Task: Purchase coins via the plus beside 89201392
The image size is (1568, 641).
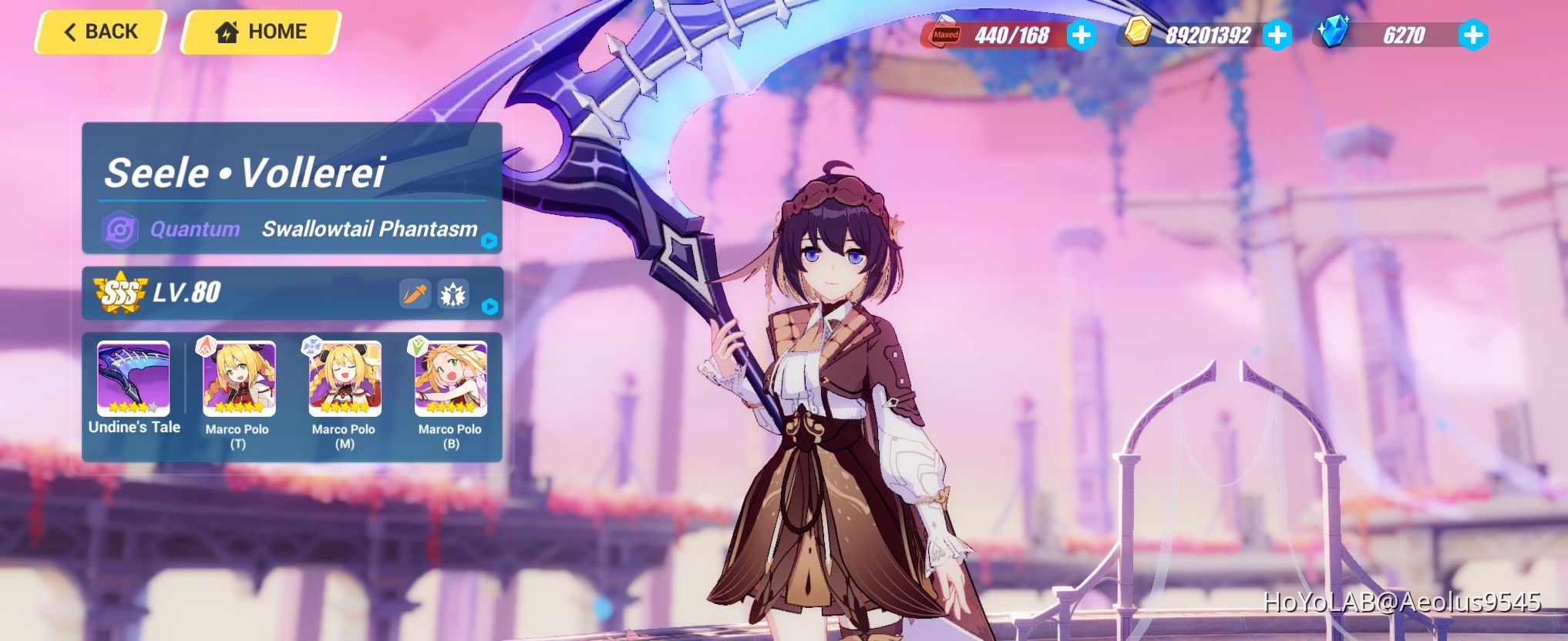Action: pyautogui.click(x=1277, y=34)
